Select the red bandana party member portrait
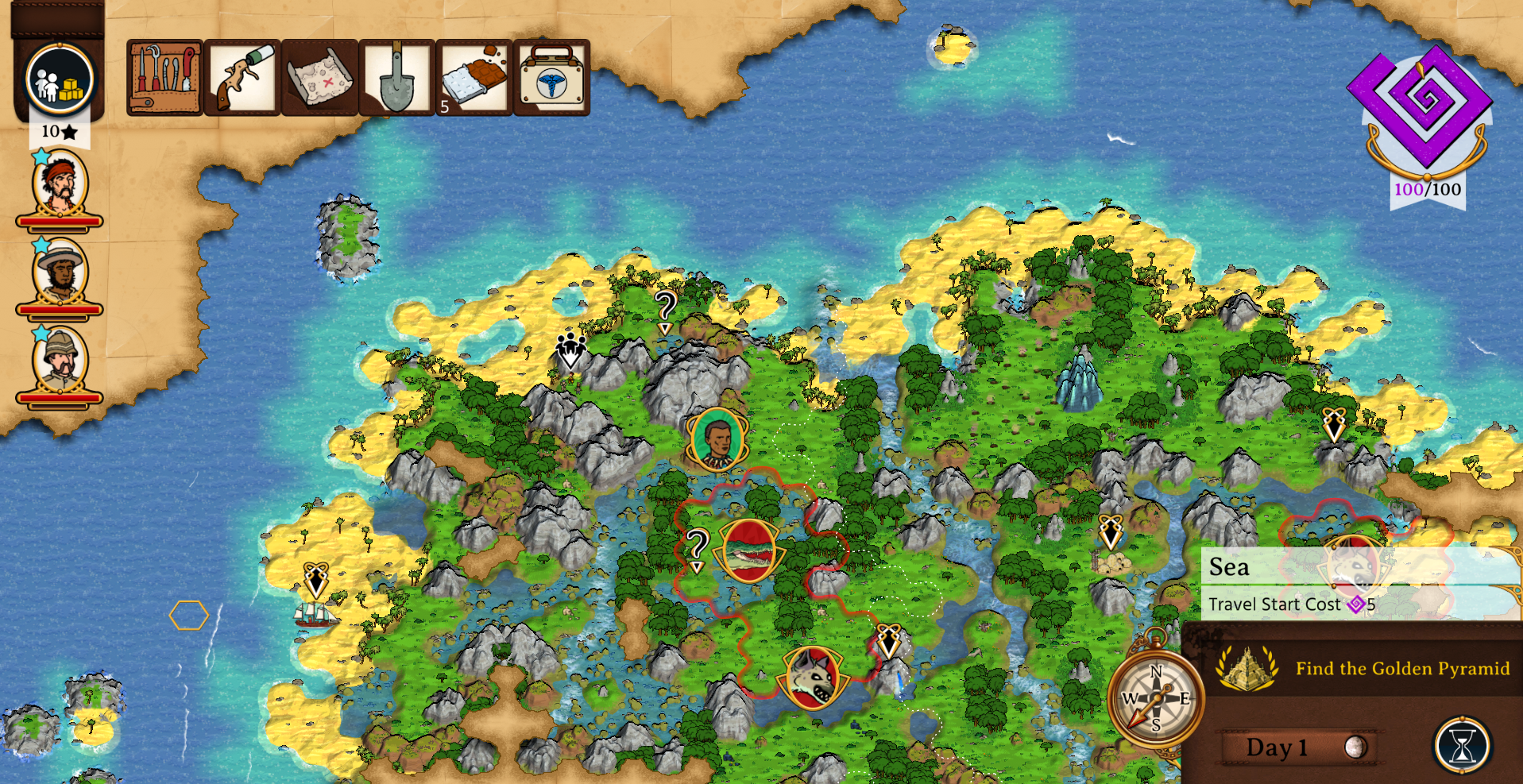1523x784 pixels. [x=60, y=185]
